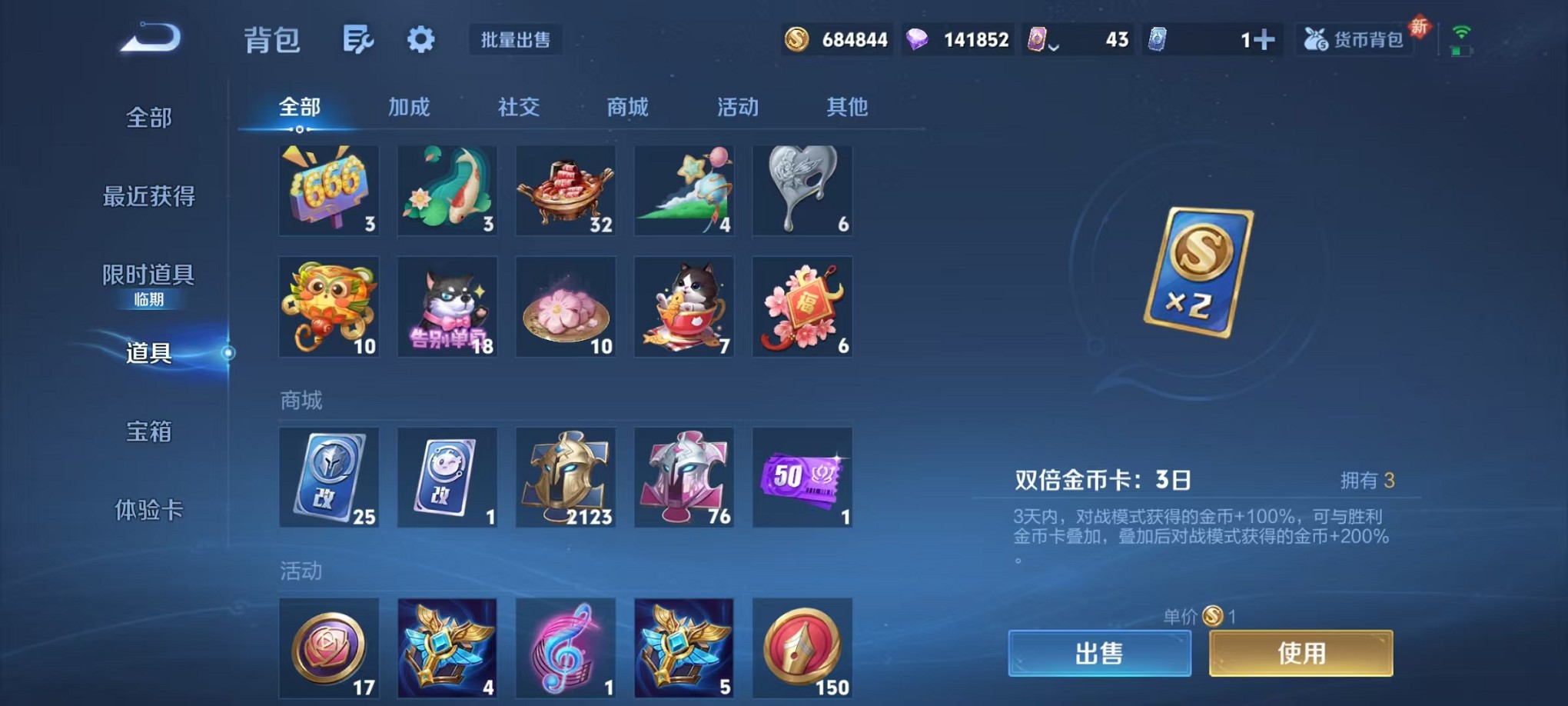This screenshot has width=1568, height=706.
Task: Select the purple 50 coupon ticket icon
Action: pyautogui.click(x=802, y=477)
